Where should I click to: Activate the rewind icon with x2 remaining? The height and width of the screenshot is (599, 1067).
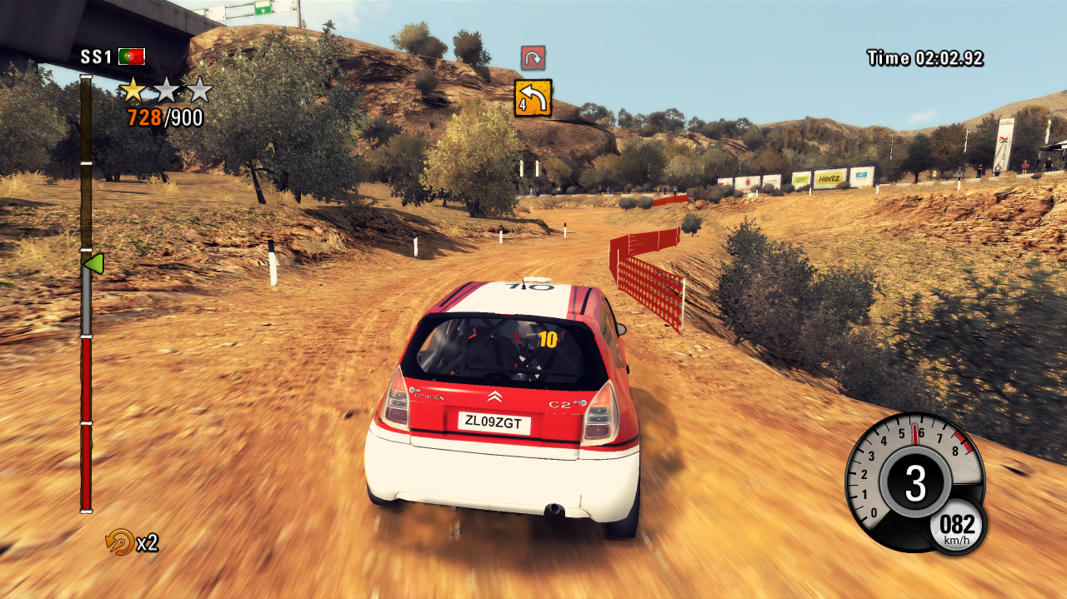119,542
